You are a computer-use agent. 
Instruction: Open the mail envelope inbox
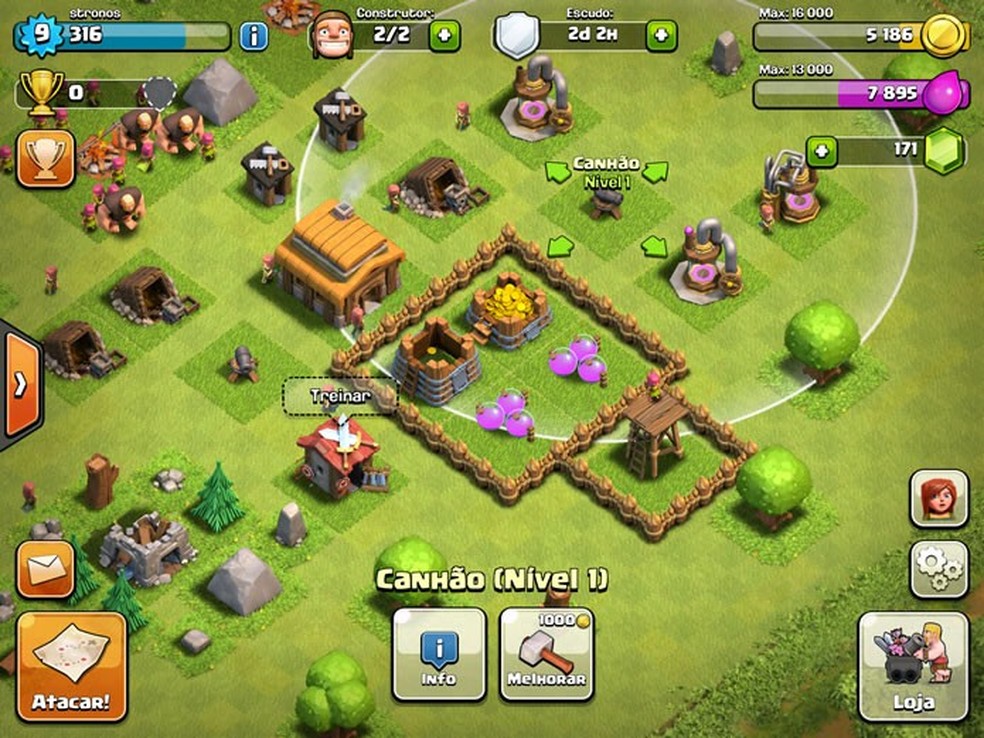point(45,570)
